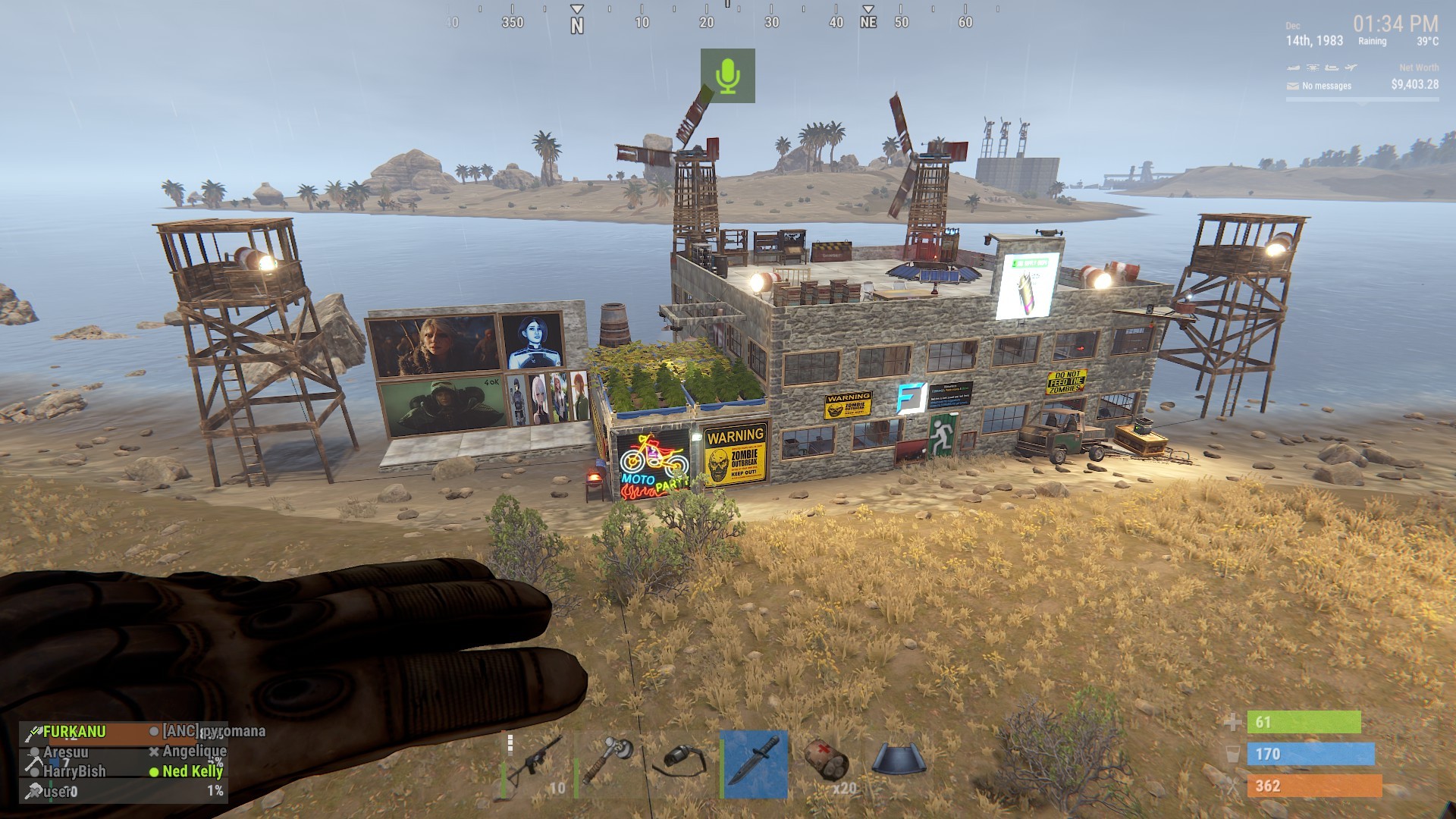Toggle the green microphone voice icon
Image resolution: width=1456 pixels, height=819 pixels.
727,76
